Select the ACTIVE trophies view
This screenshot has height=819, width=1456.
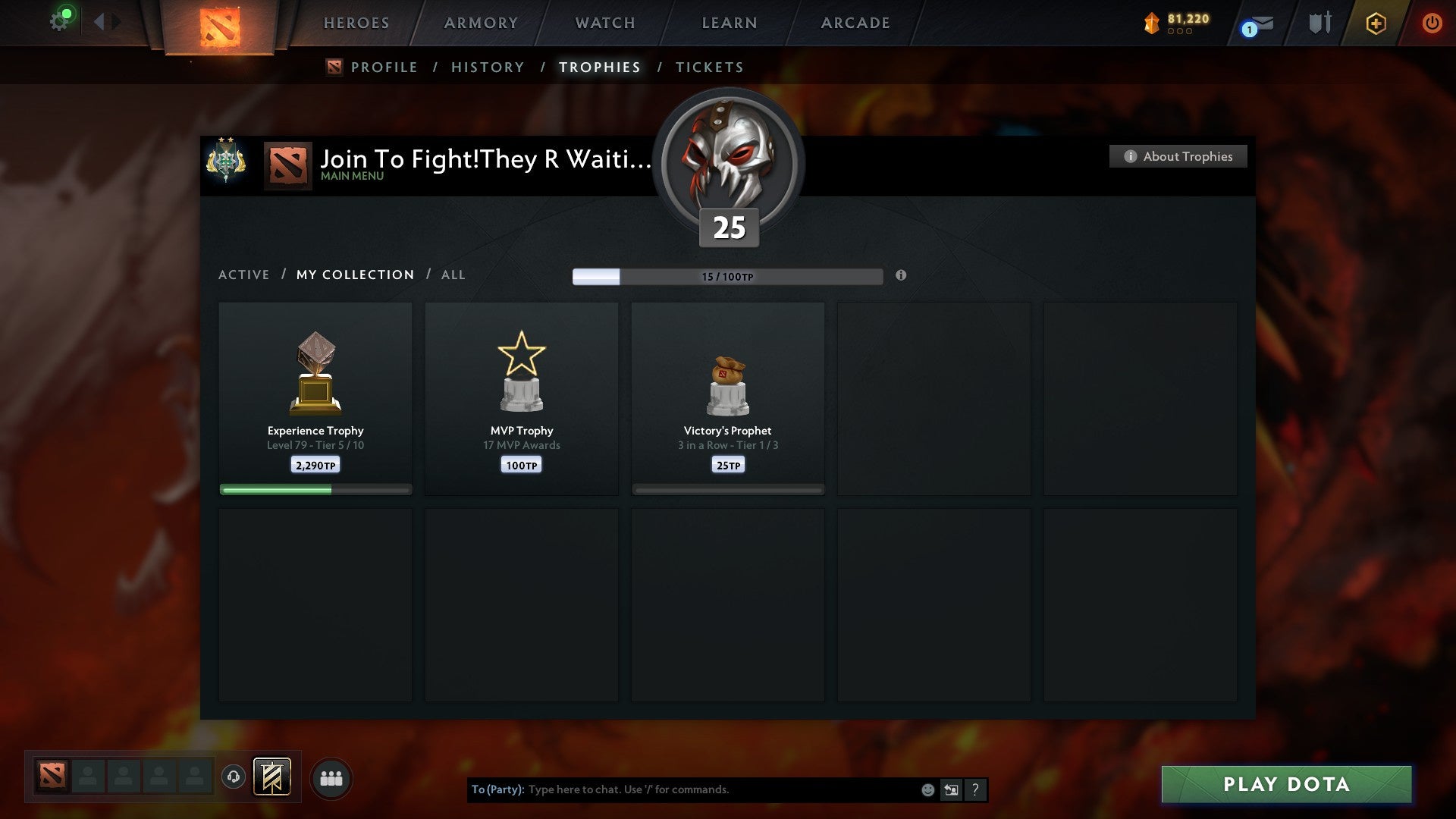[x=244, y=275]
